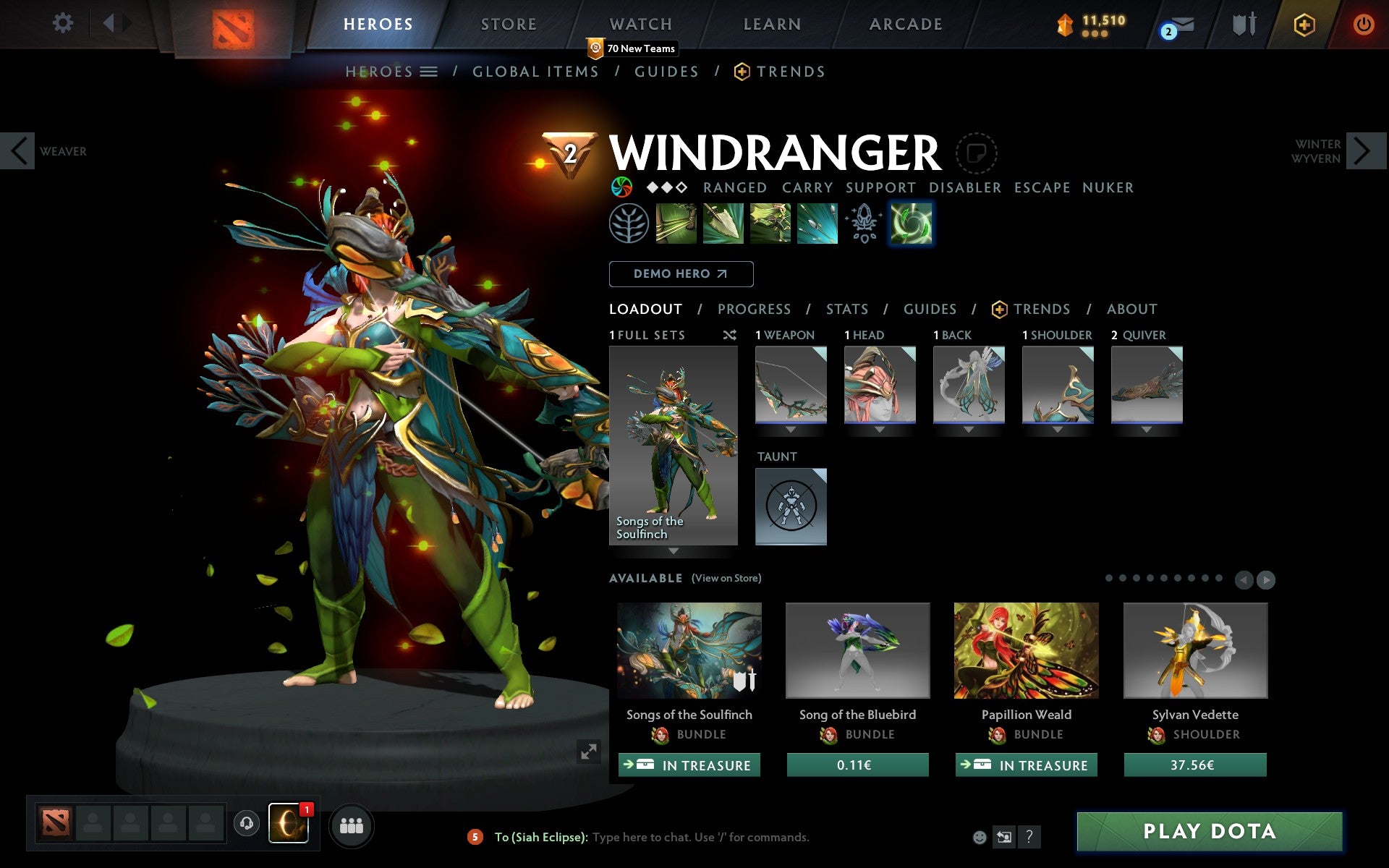Viewport: 1389px width, 868px height.
Task: Open Global Items submenu
Action: click(535, 72)
